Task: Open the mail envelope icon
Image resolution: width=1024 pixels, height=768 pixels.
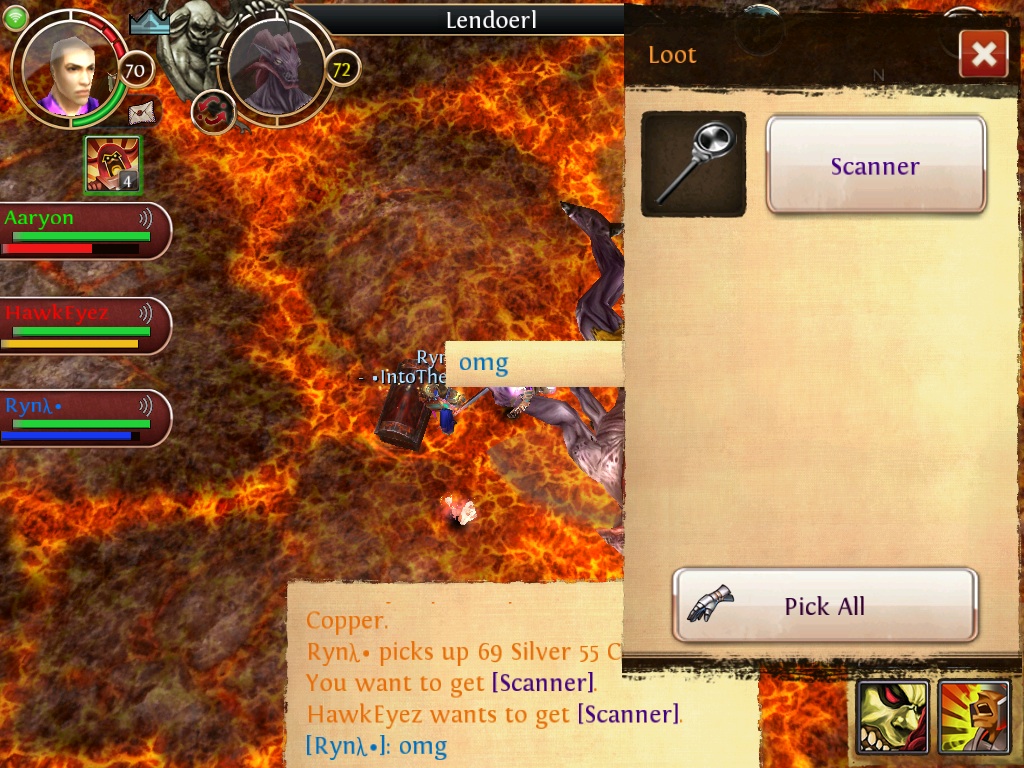Action: tap(143, 112)
